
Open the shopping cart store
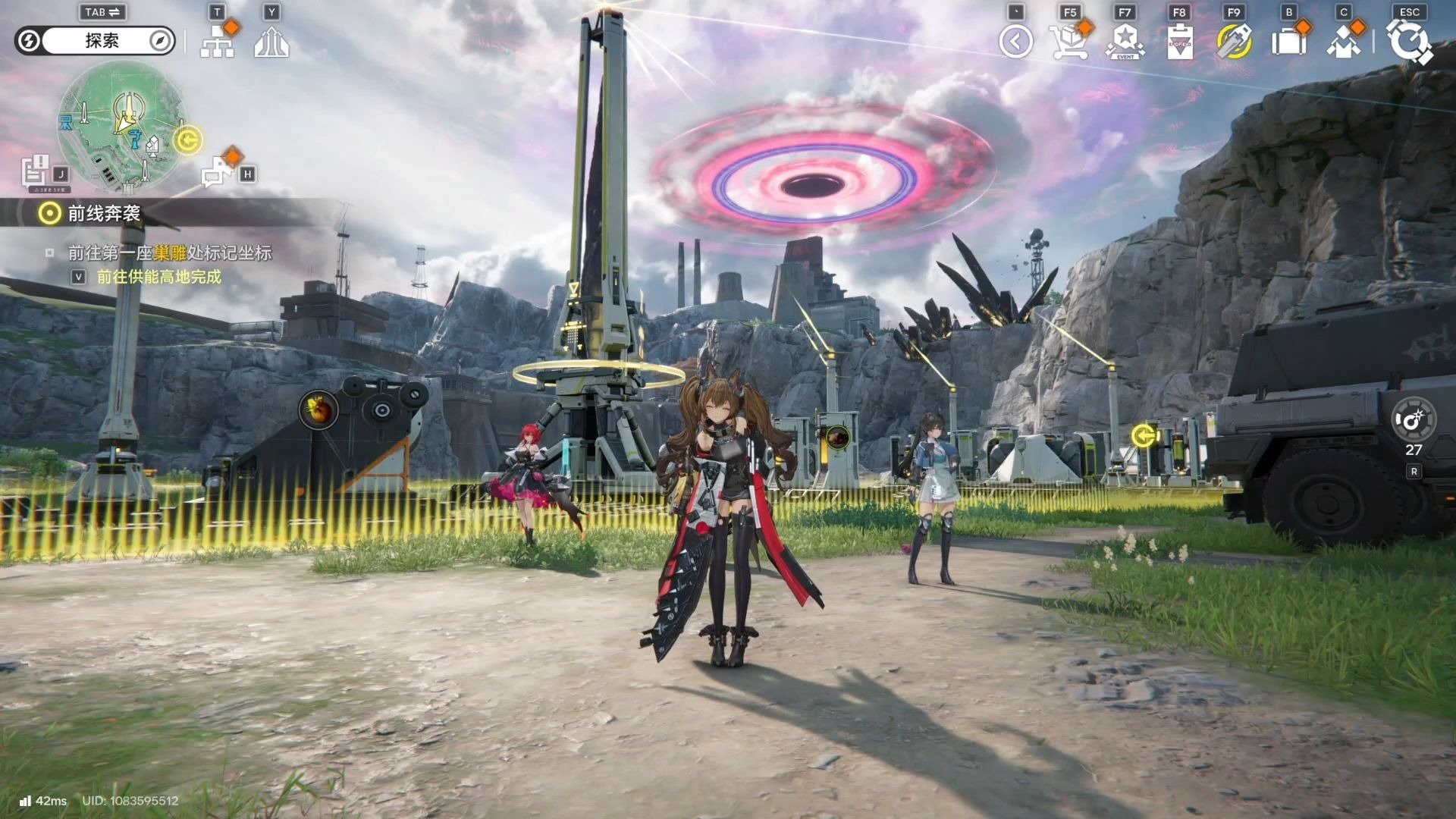click(x=1068, y=42)
